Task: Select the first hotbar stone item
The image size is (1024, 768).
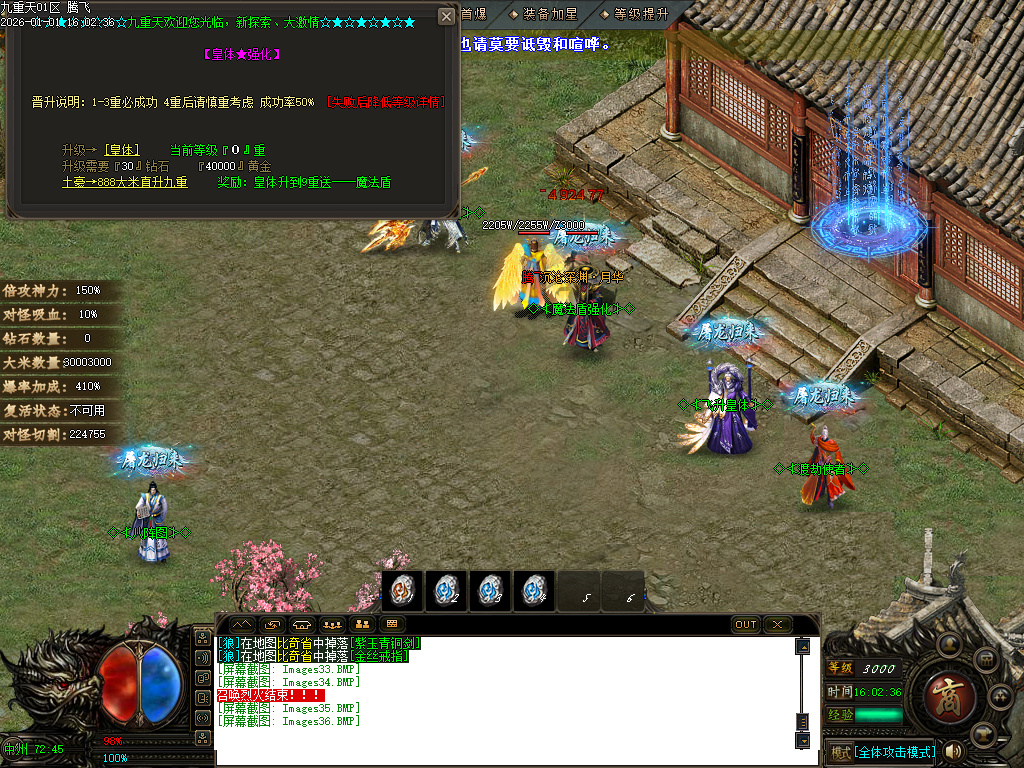Action: [402, 591]
